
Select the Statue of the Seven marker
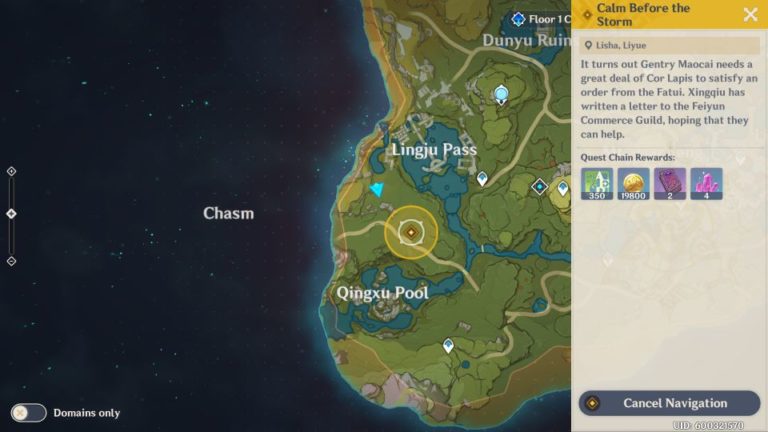pos(501,94)
